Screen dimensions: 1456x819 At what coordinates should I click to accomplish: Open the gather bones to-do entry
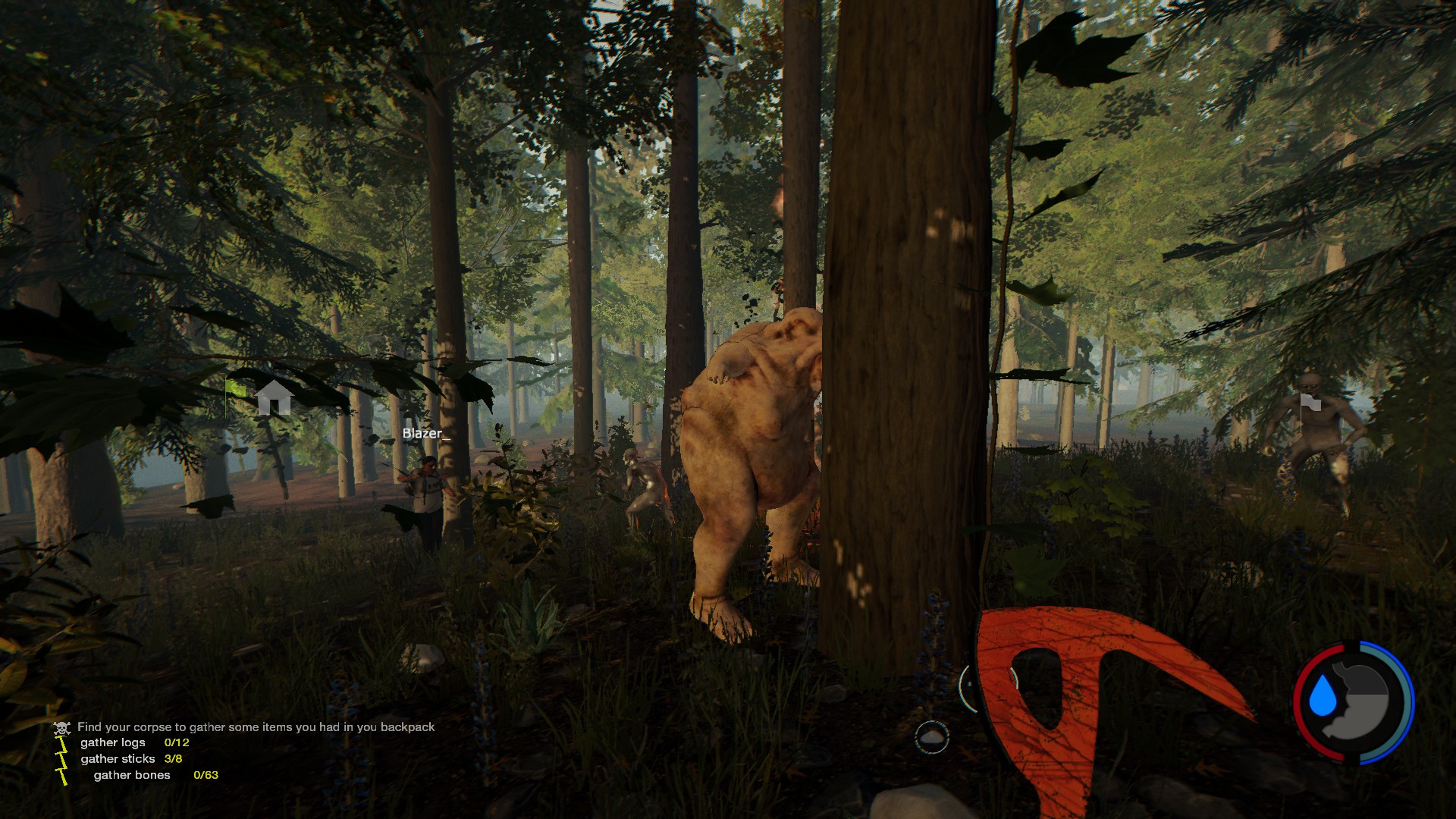point(132,775)
